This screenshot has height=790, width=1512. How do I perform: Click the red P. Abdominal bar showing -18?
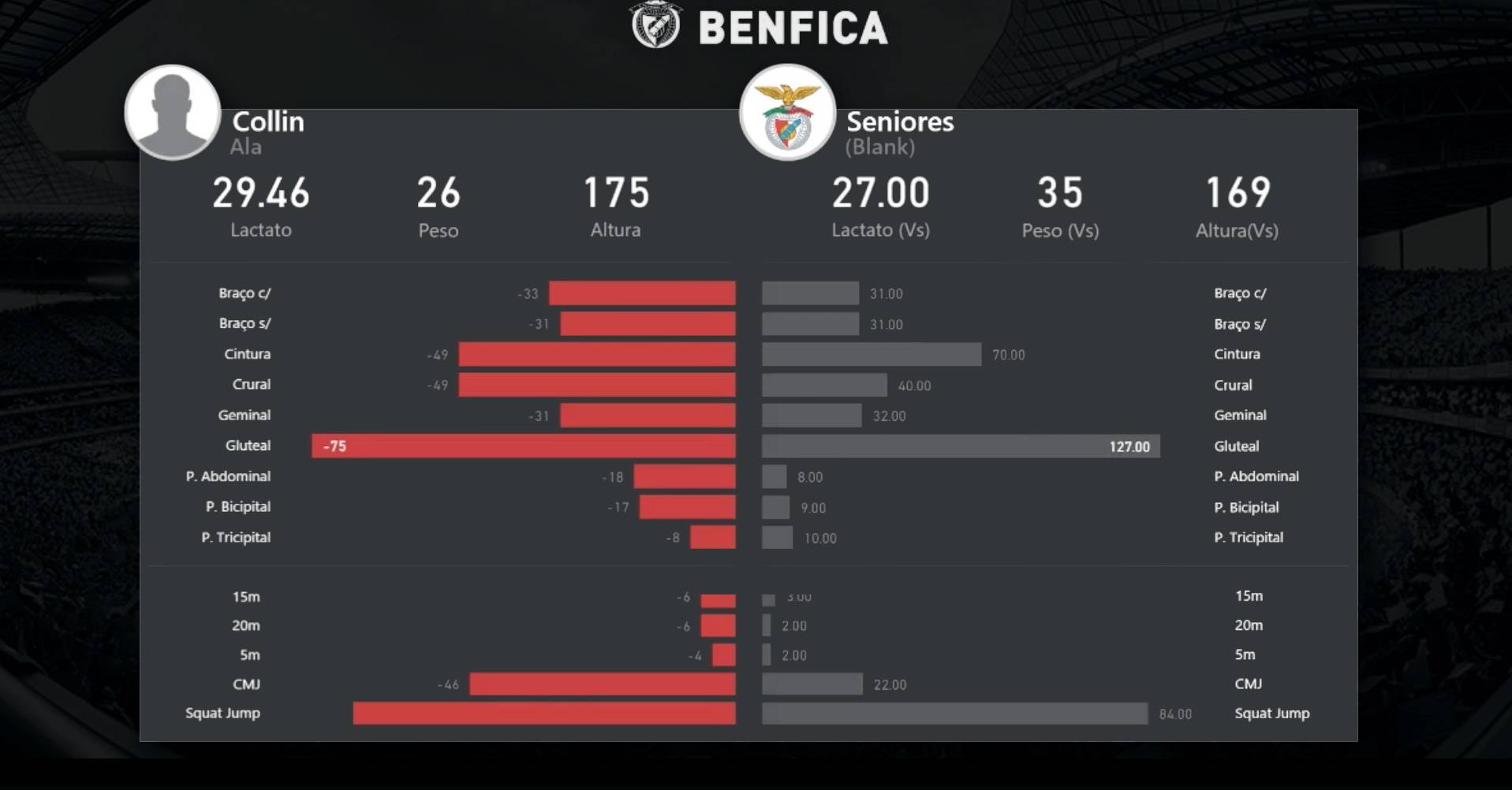tap(684, 477)
